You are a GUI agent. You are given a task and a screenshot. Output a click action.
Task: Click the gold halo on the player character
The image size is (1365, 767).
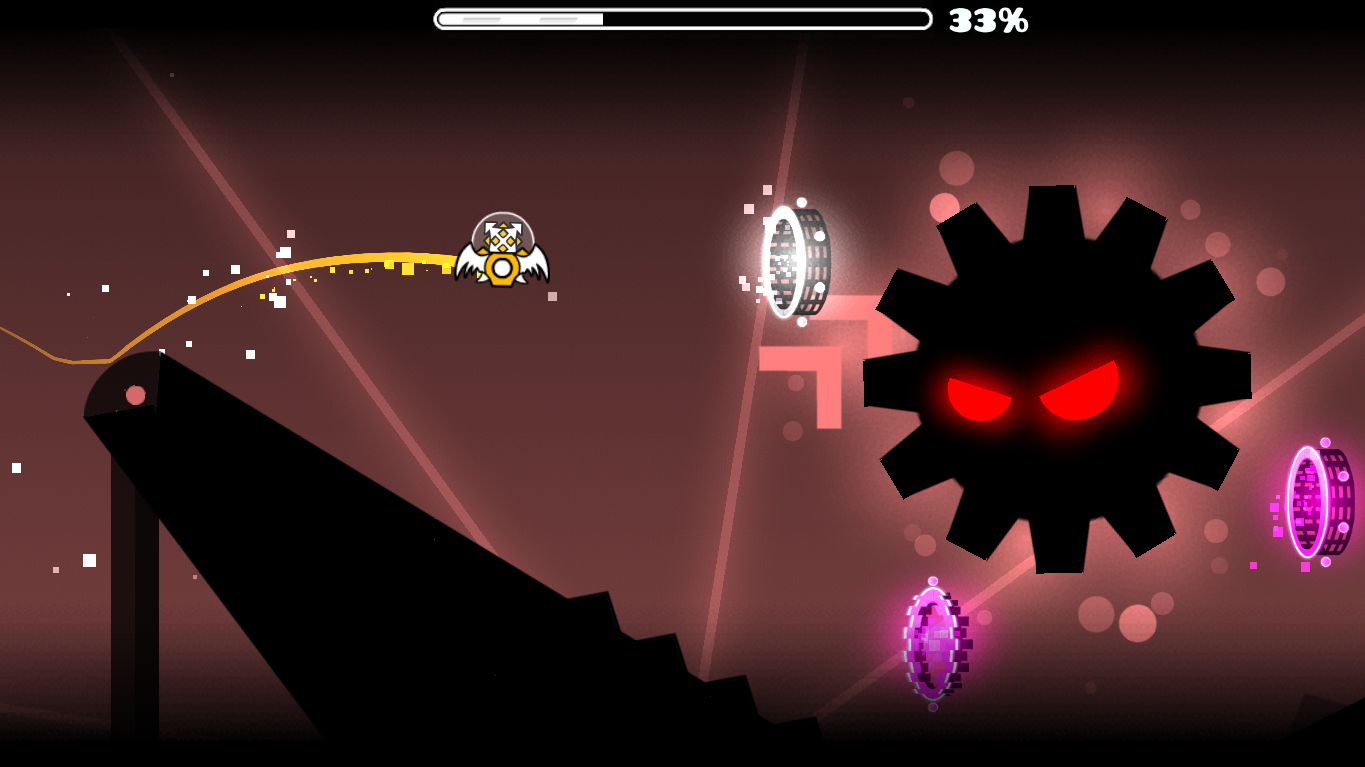point(501,267)
